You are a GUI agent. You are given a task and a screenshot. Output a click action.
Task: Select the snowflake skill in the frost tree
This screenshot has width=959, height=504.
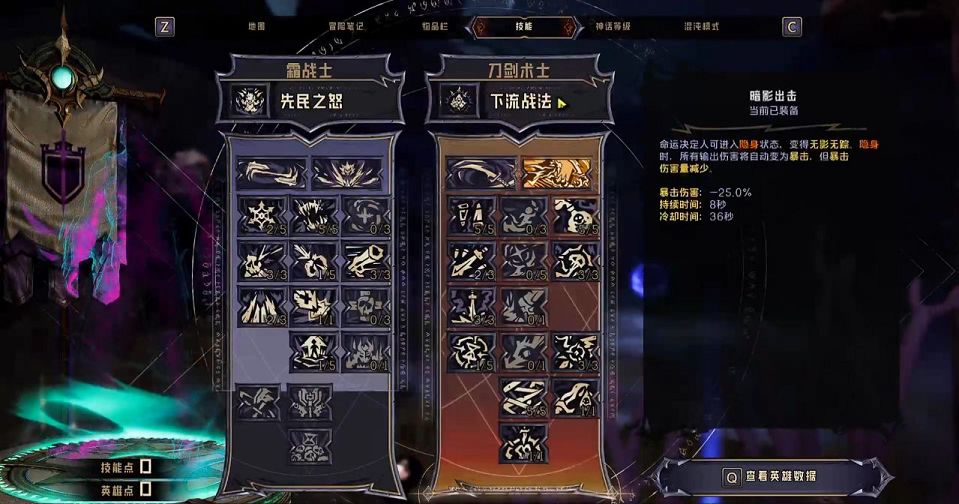(261, 215)
